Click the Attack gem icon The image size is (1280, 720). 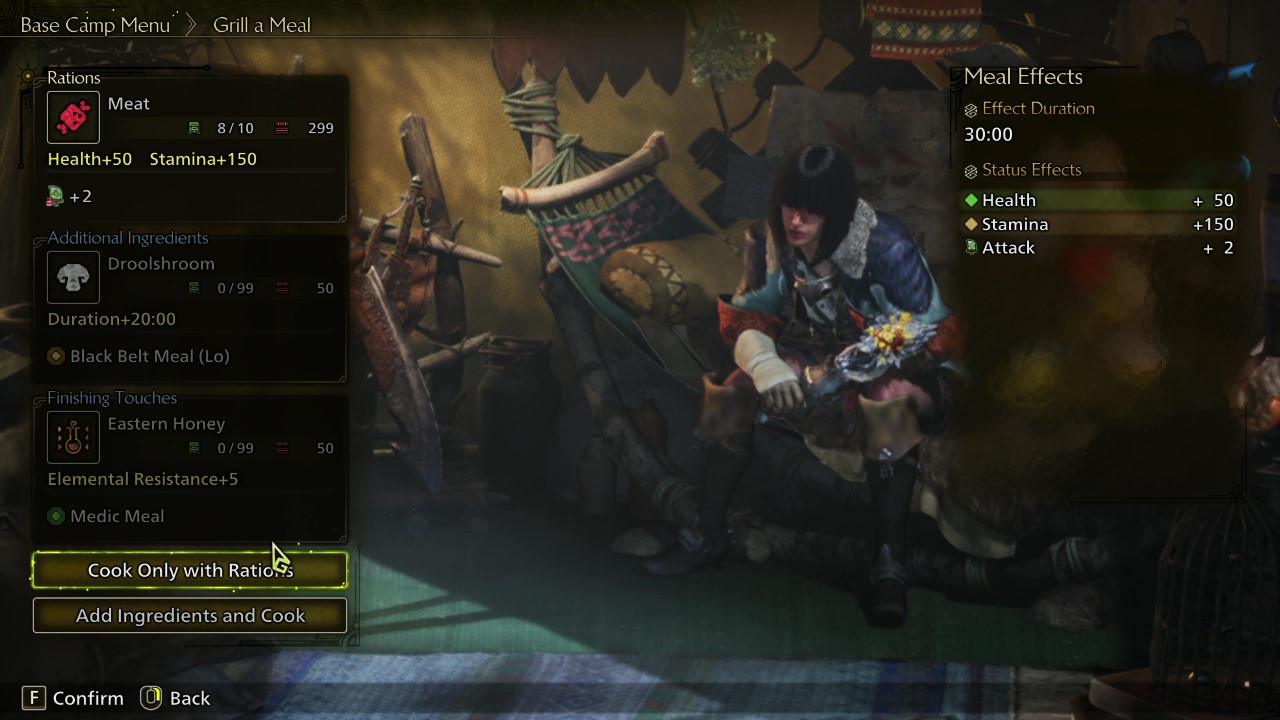(x=971, y=247)
